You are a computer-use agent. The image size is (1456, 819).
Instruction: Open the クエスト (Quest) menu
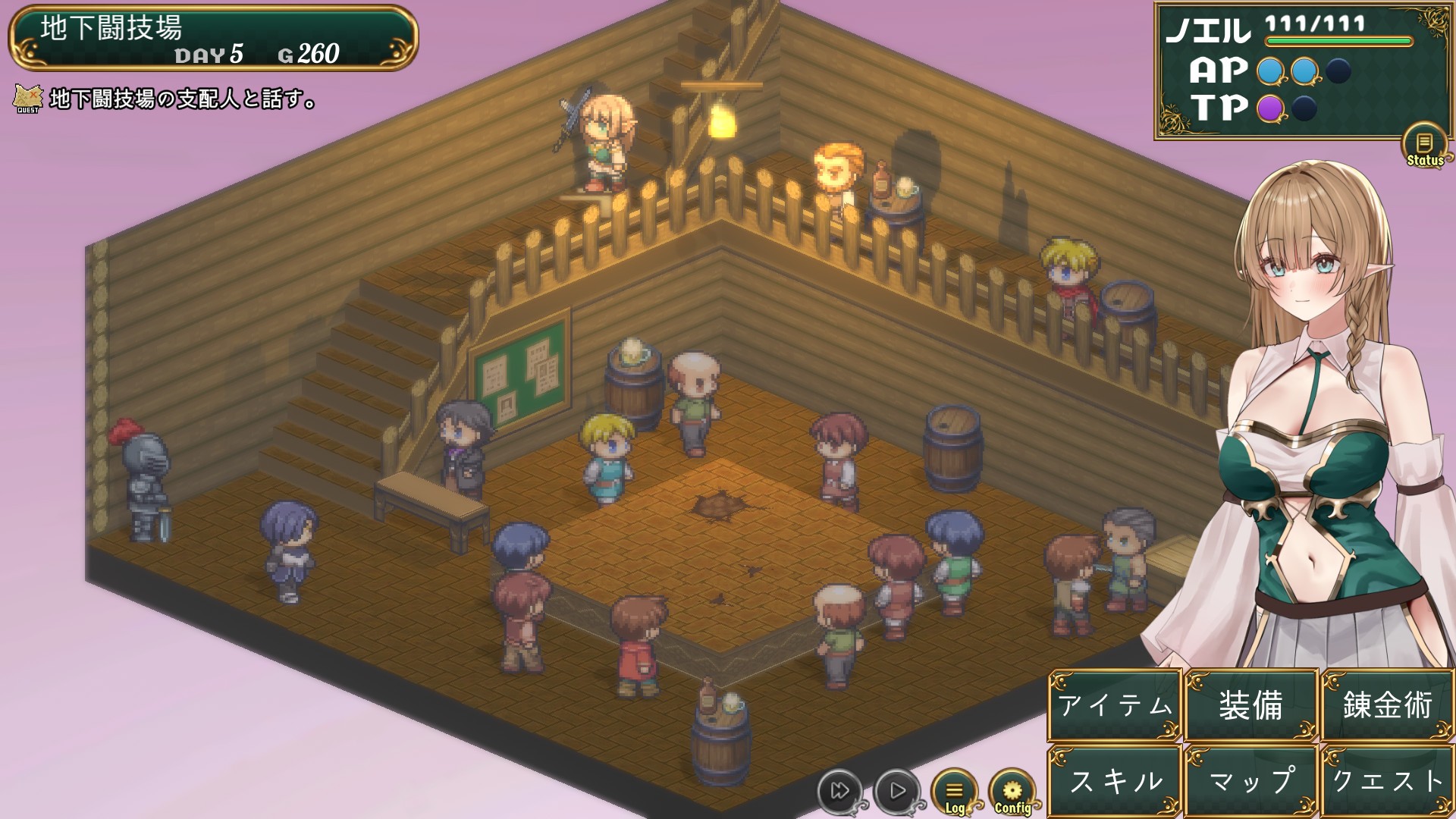pyautogui.click(x=1387, y=781)
